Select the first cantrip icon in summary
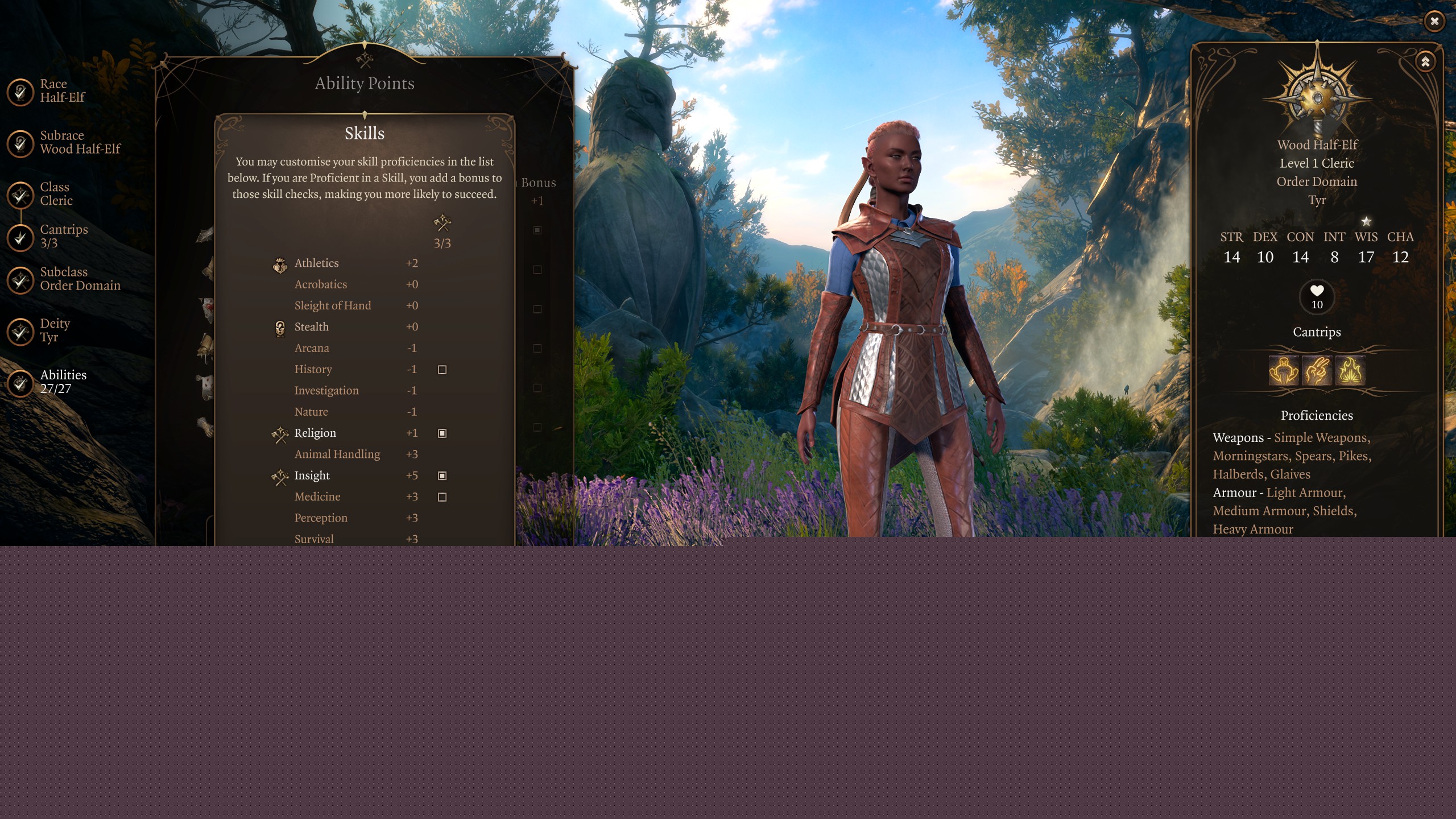1456x819 pixels. coord(1284,371)
